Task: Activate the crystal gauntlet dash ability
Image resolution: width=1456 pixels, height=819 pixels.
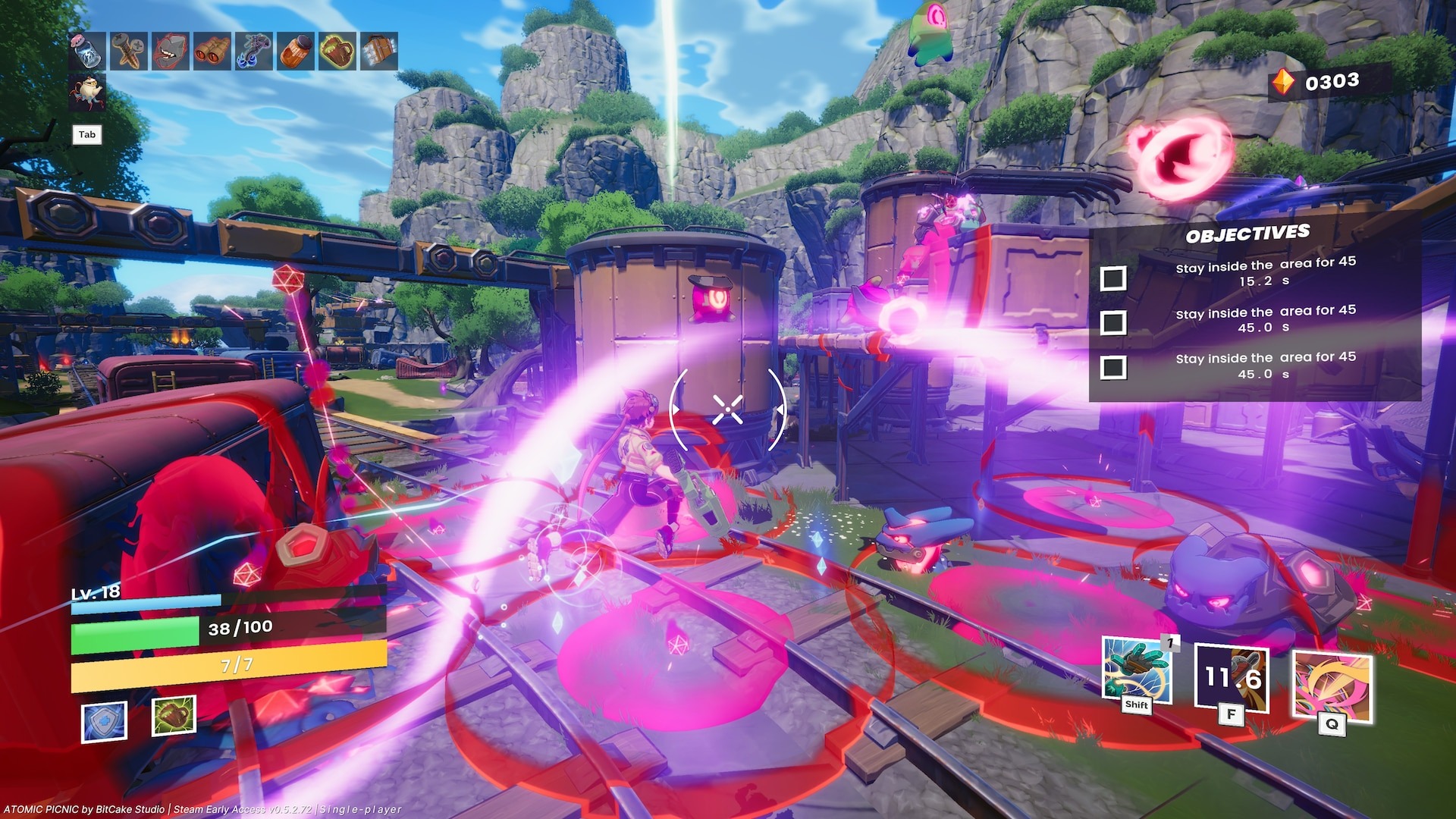Action: (1136, 670)
